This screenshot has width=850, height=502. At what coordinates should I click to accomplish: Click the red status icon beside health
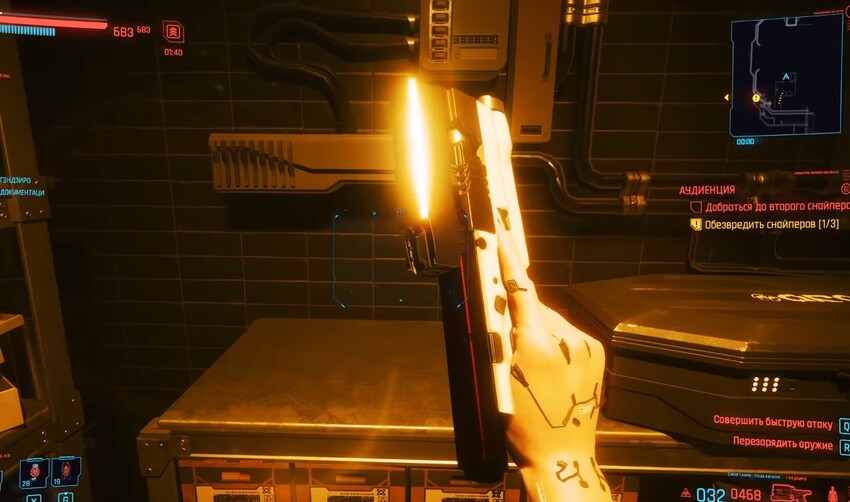pyautogui.click(x=173, y=32)
